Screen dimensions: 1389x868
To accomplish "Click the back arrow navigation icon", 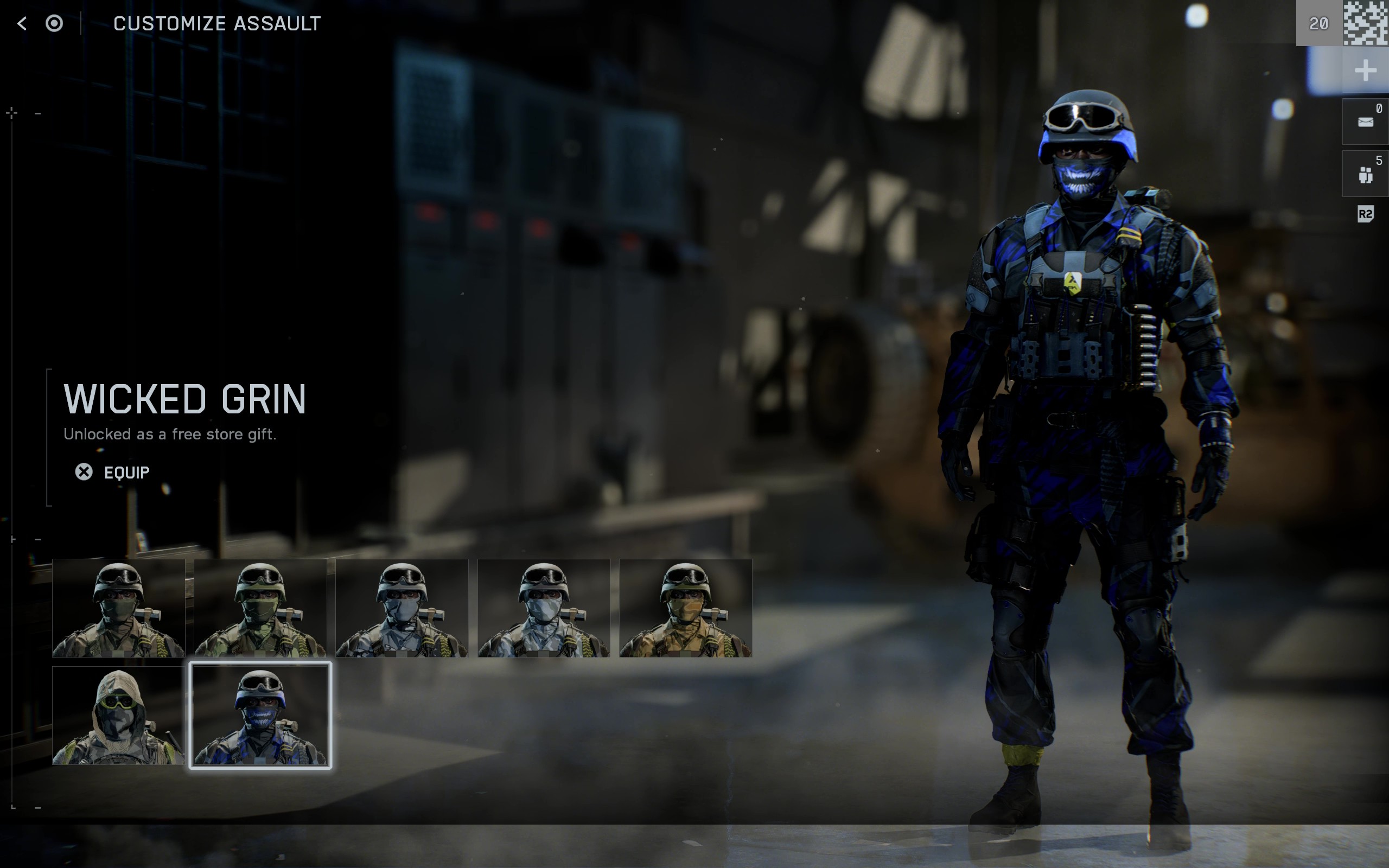I will pyautogui.click(x=21, y=23).
